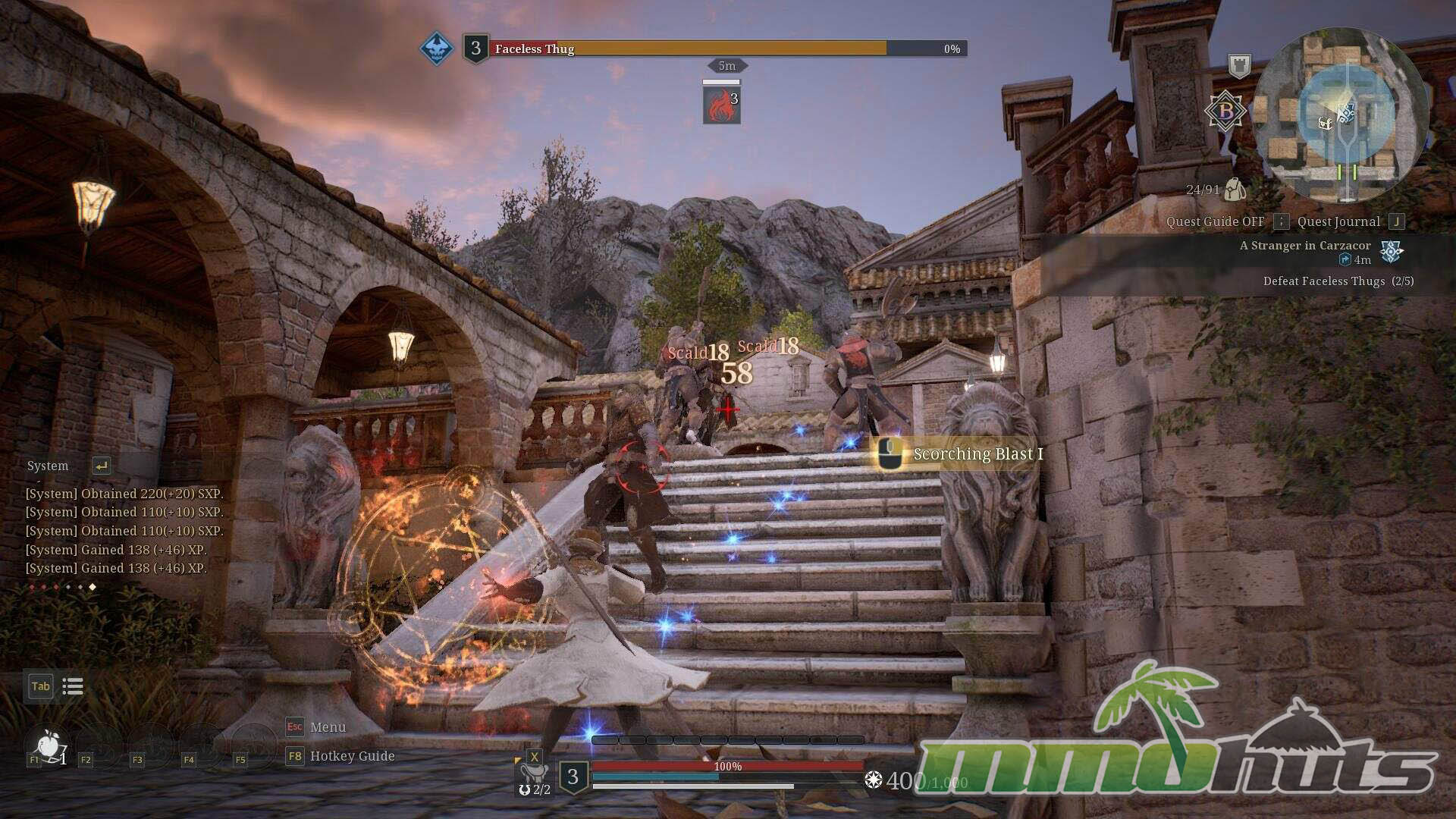This screenshot has width=1456, height=819.
Task: Open the list icon beside Tab
Action: click(x=73, y=686)
